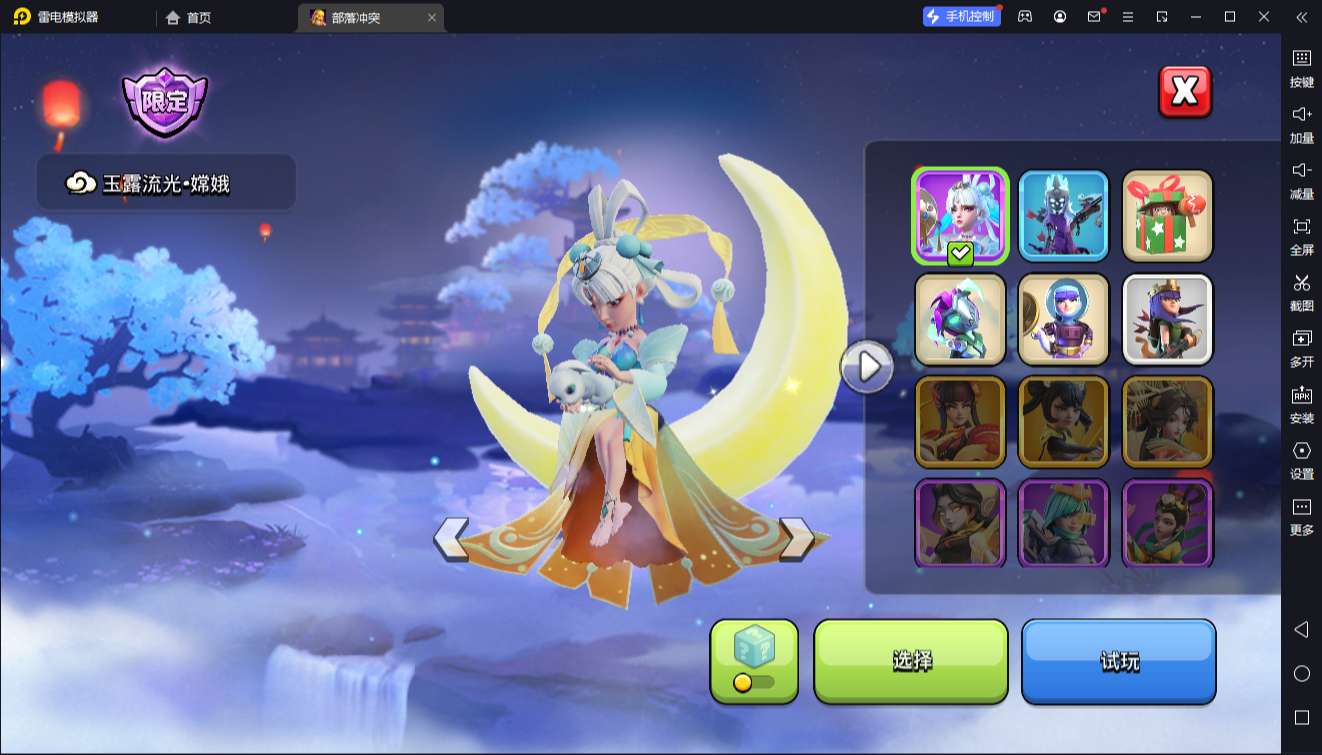This screenshot has height=755, width=1322.
Task: Click the round arrow beside skin grid
Action: pyautogui.click(x=867, y=367)
